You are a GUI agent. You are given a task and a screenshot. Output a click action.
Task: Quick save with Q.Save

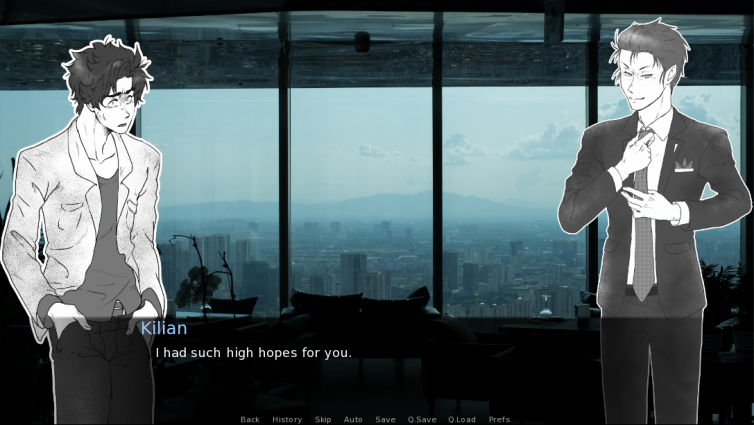tap(421, 419)
